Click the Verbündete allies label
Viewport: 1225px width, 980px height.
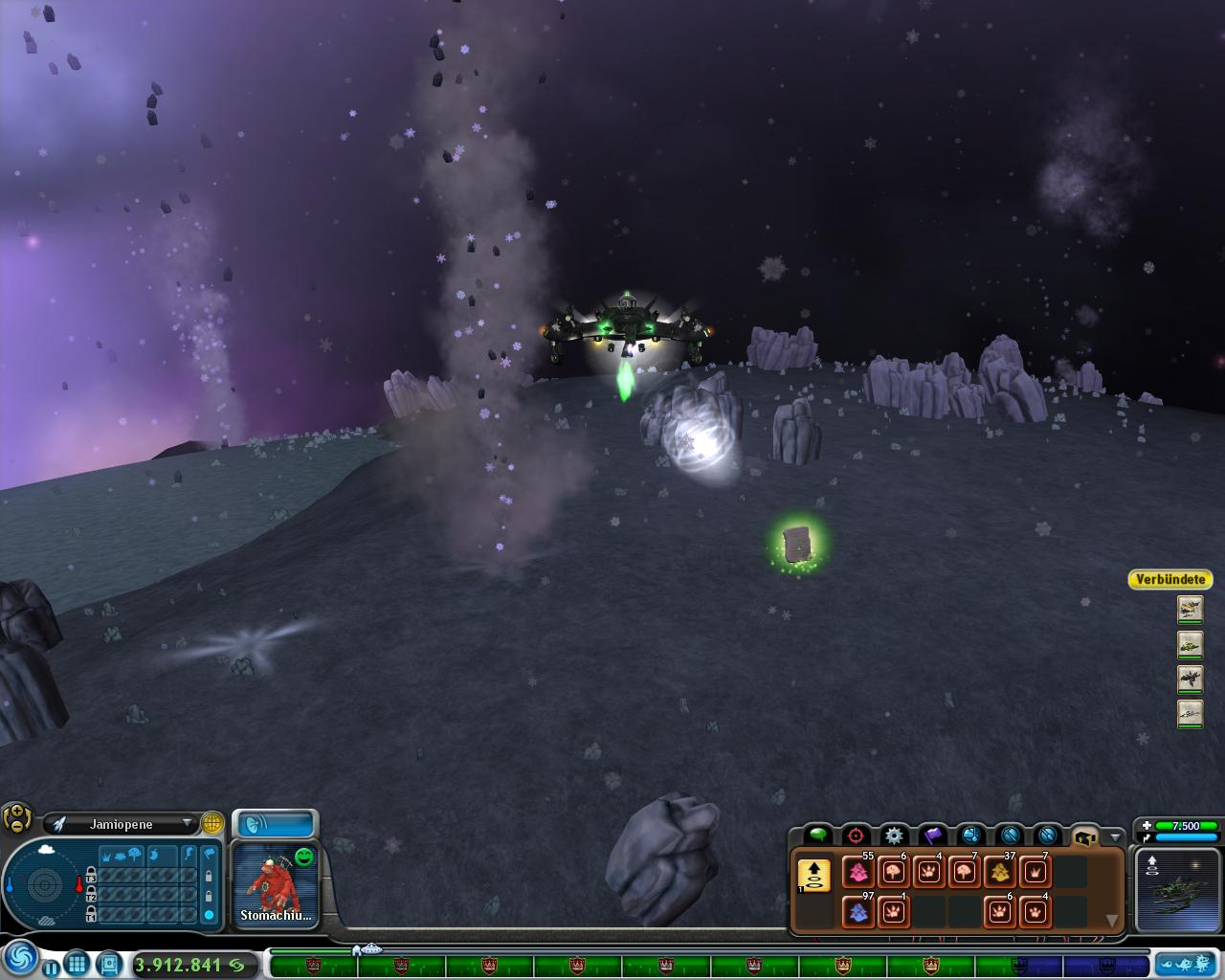(1169, 579)
